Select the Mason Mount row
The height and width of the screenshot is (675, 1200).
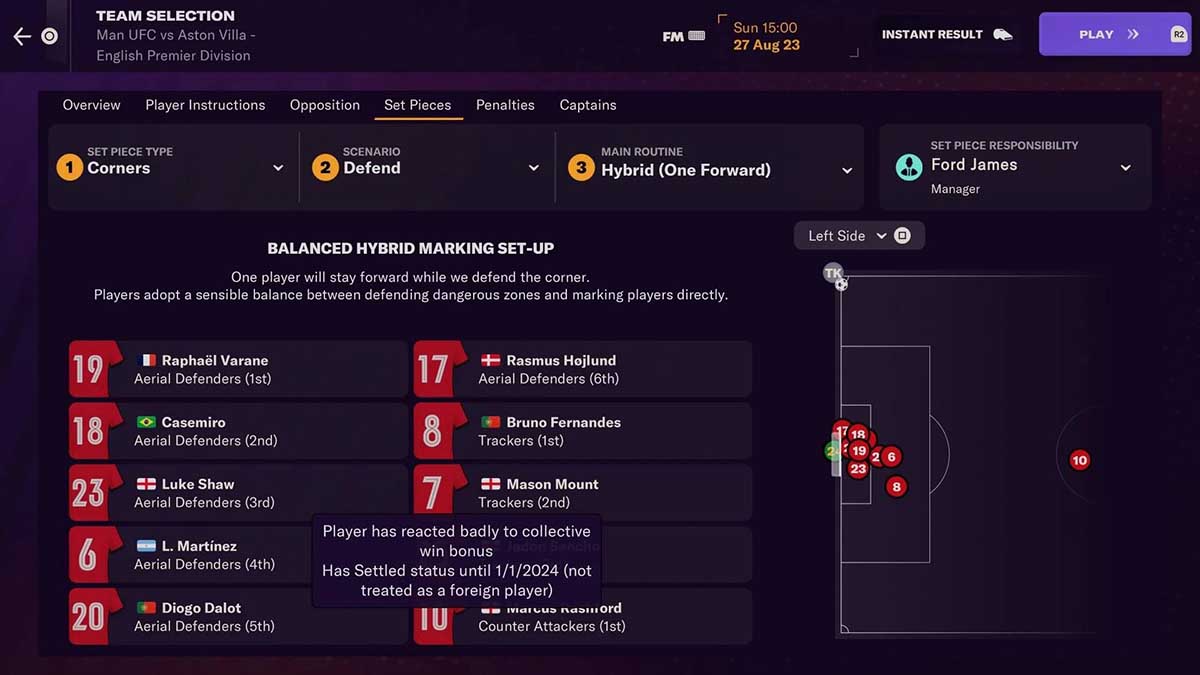pos(582,493)
